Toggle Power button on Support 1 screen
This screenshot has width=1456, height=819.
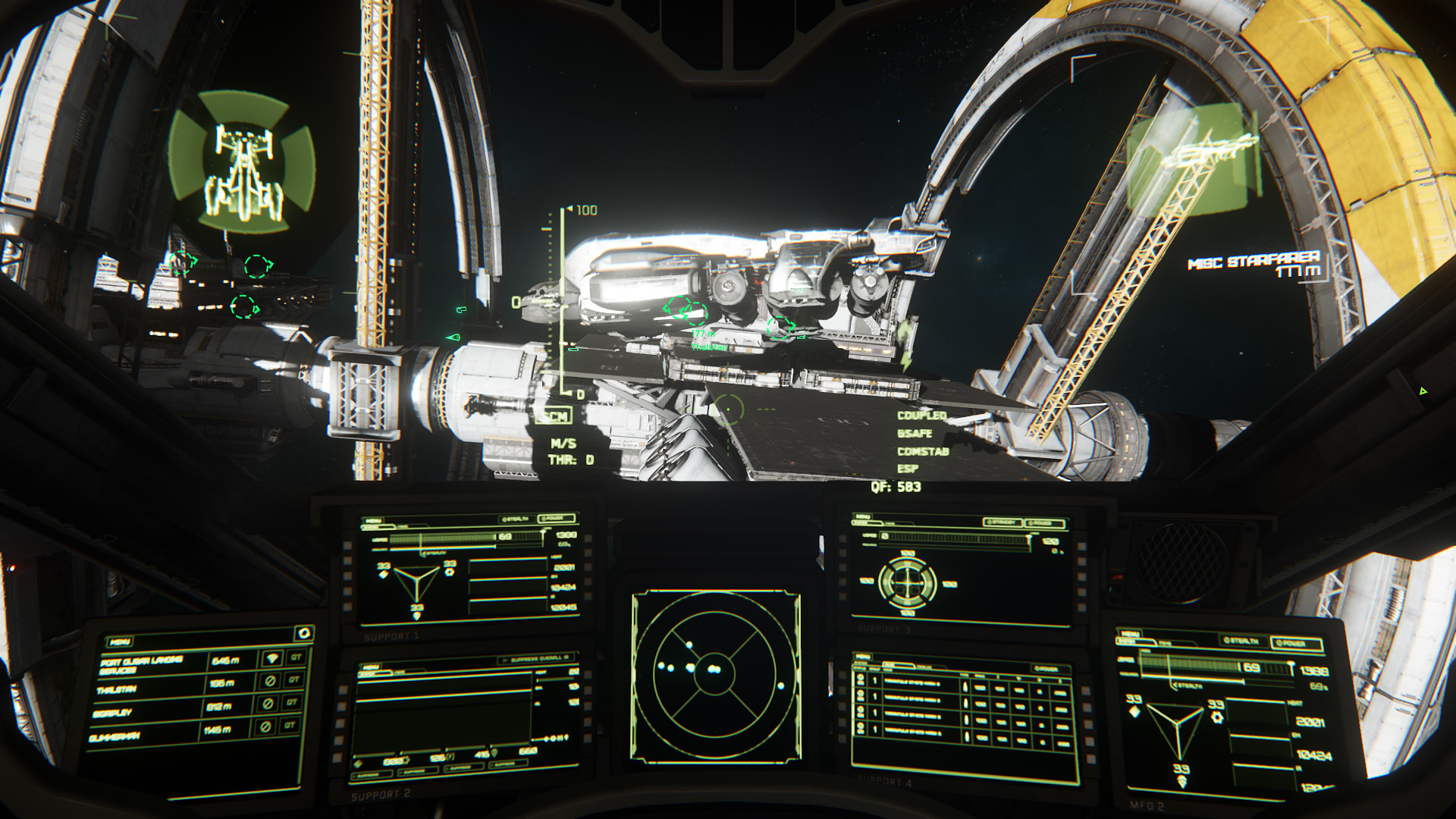[557, 519]
